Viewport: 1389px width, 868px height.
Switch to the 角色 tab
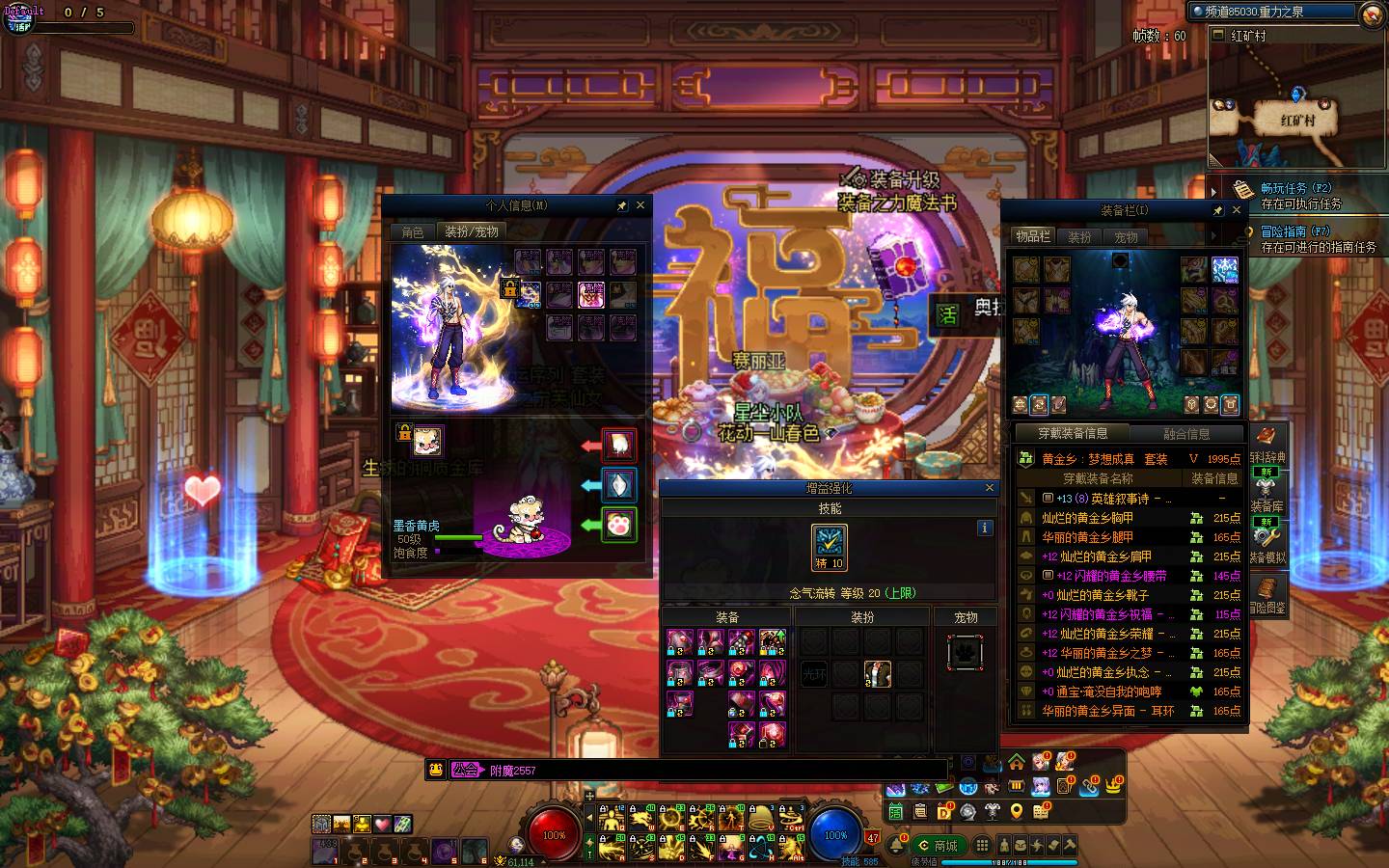pyautogui.click(x=413, y=232)
